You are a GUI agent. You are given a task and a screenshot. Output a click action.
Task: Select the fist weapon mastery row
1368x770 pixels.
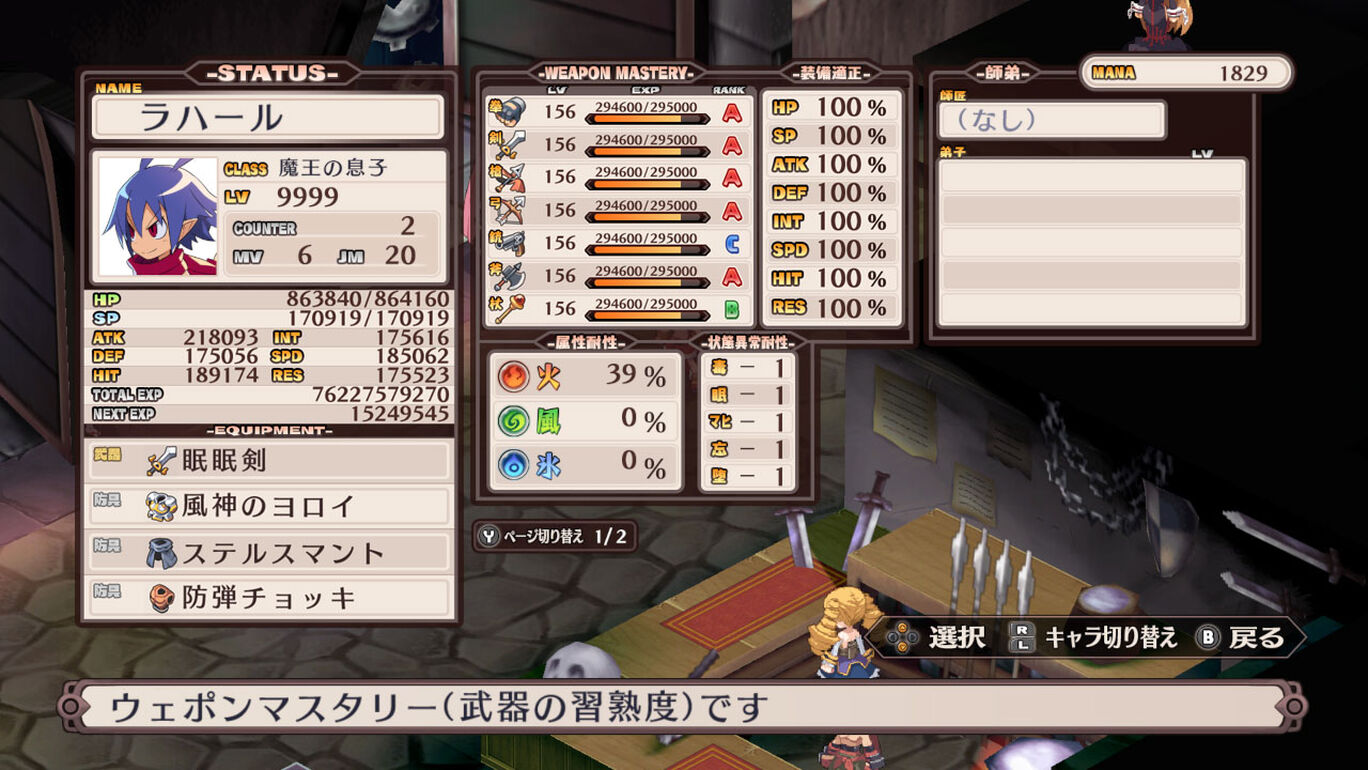pyautogui.click(x=617, y=112)
